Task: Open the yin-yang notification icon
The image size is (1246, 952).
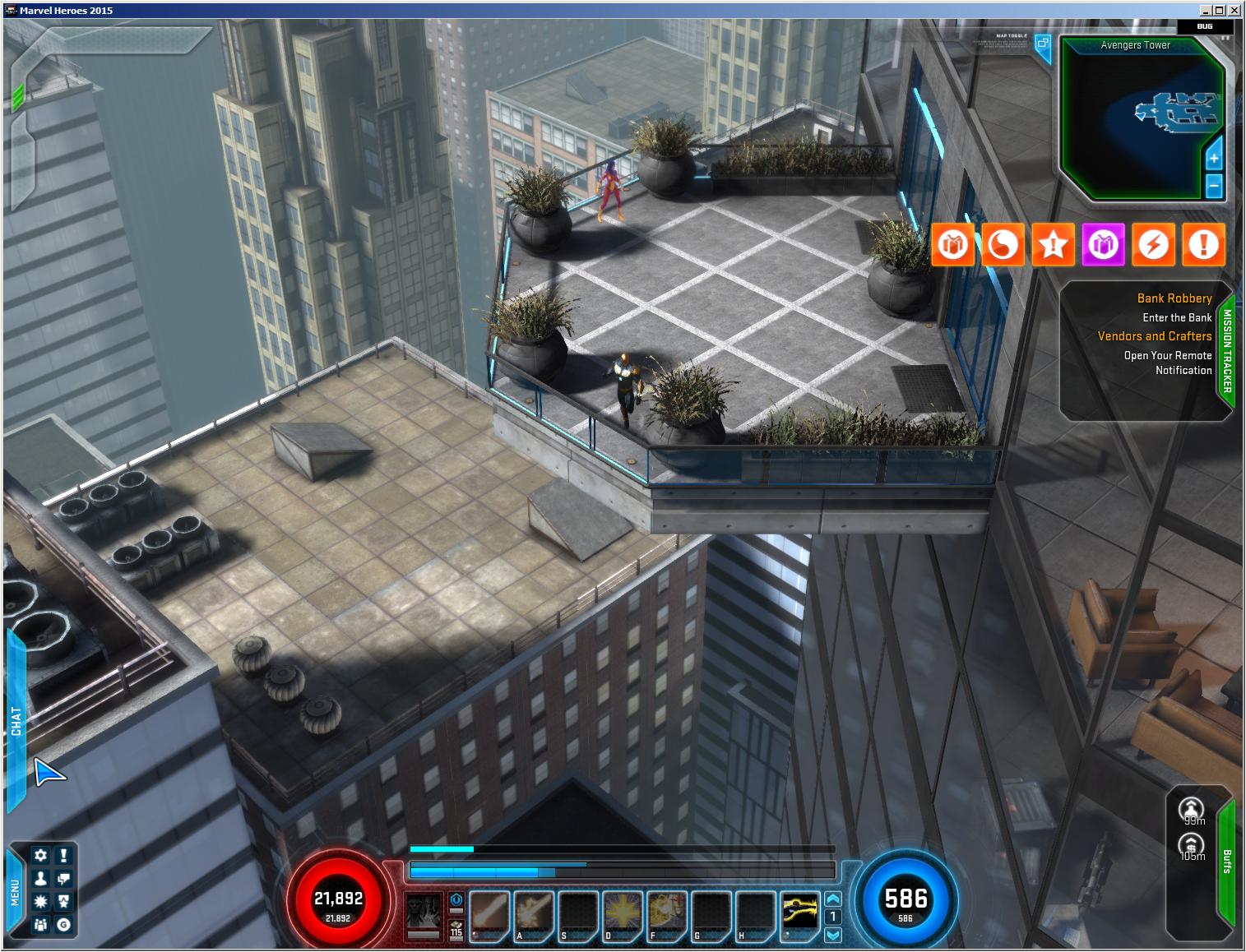Action: coord(1003,245)
